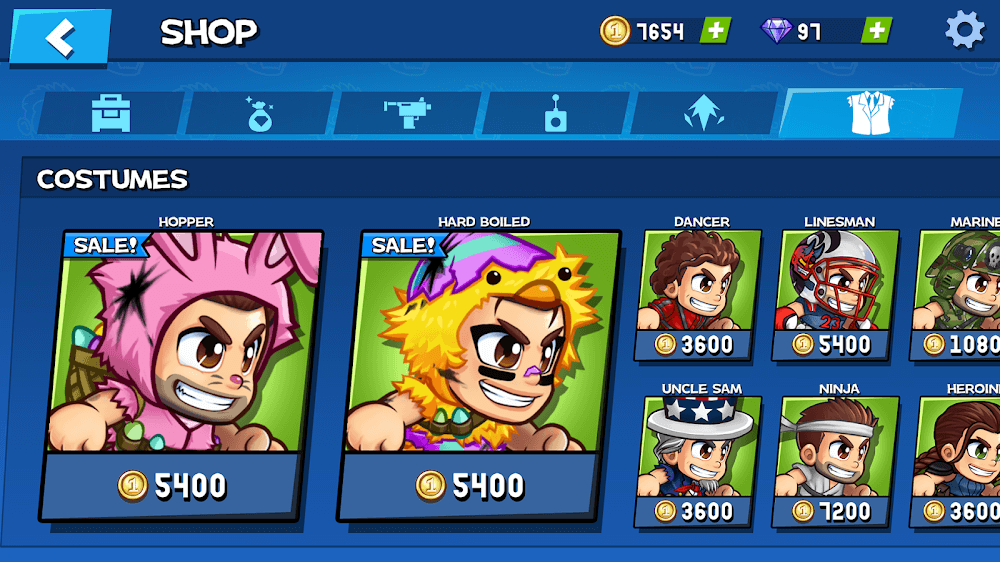Switch to the toolbox shop tab

click(x=110, y=113)
